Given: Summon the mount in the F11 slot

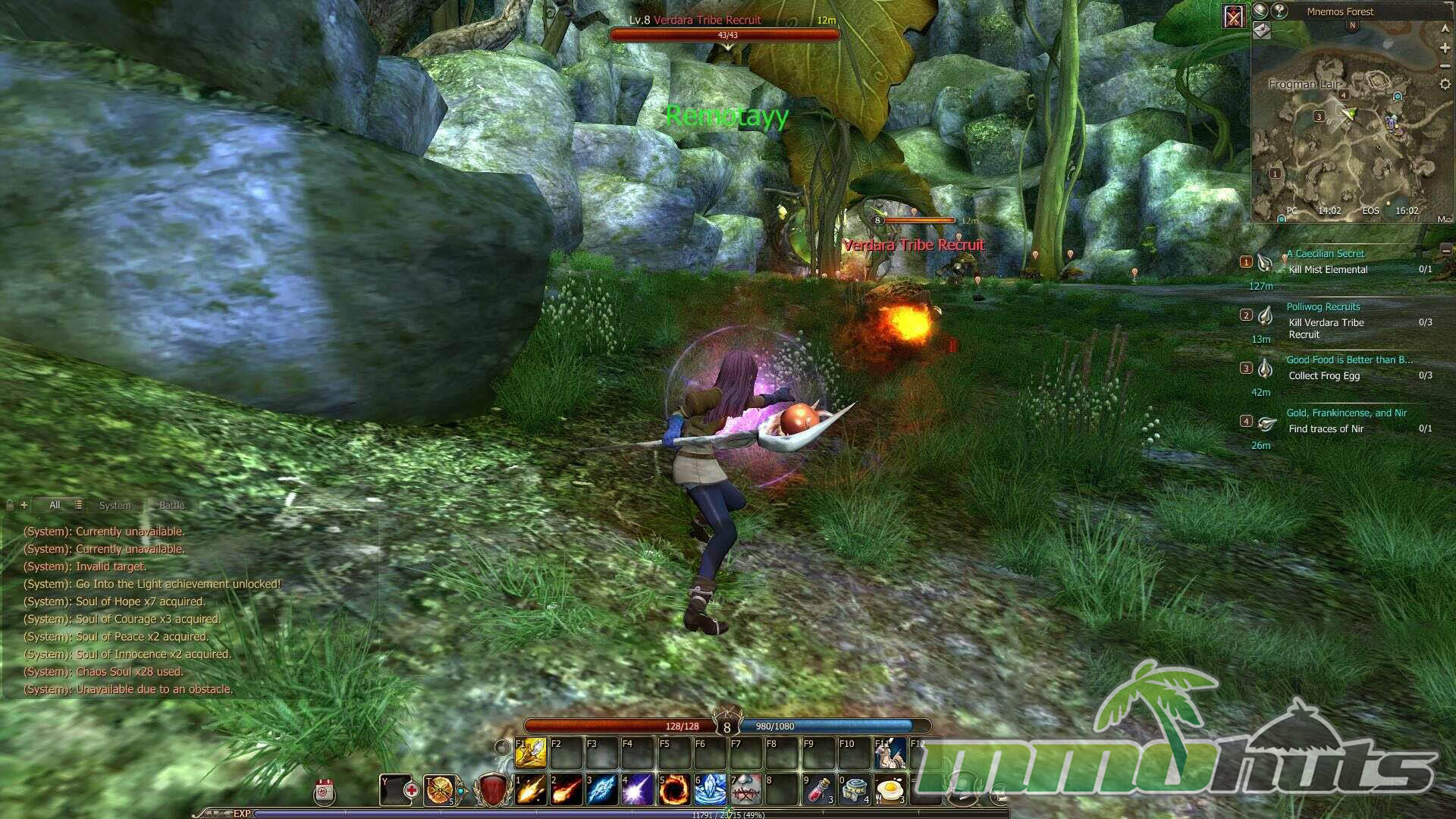Looking at the screenshot, I should (890, 753).
